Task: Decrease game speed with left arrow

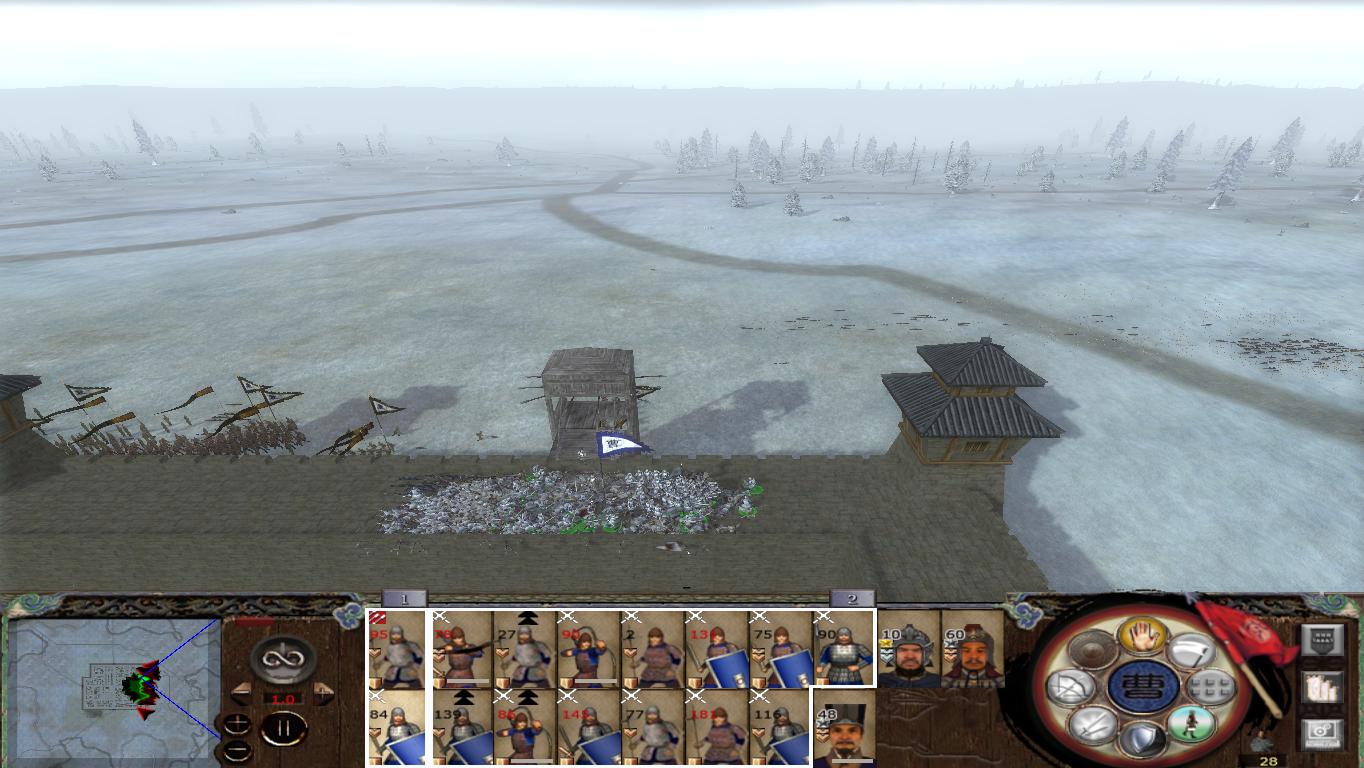Action: coord(241,692)
